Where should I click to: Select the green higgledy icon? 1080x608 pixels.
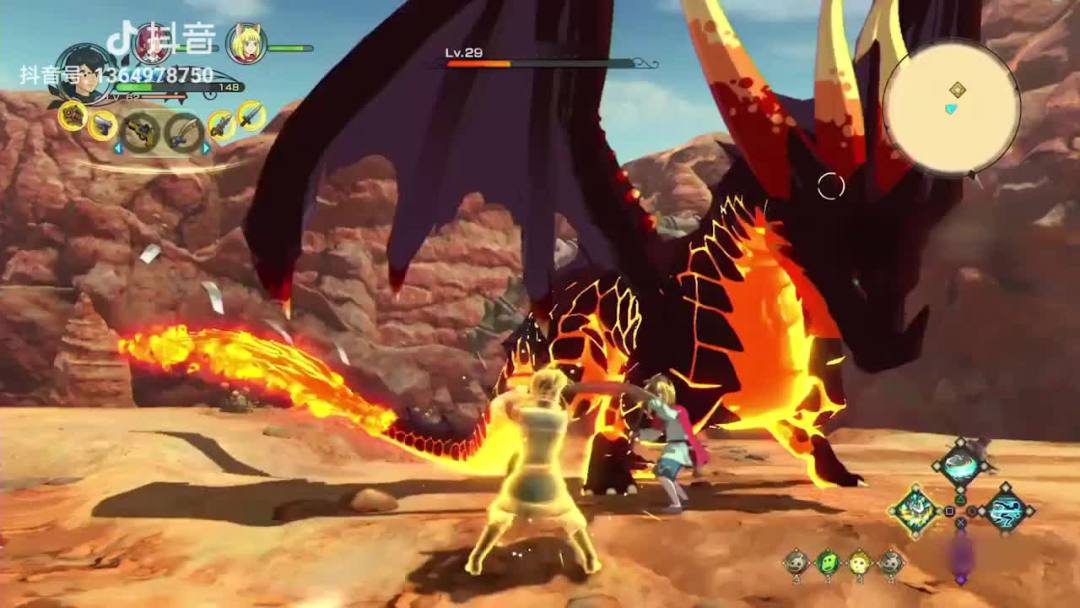tap(827, 563)
